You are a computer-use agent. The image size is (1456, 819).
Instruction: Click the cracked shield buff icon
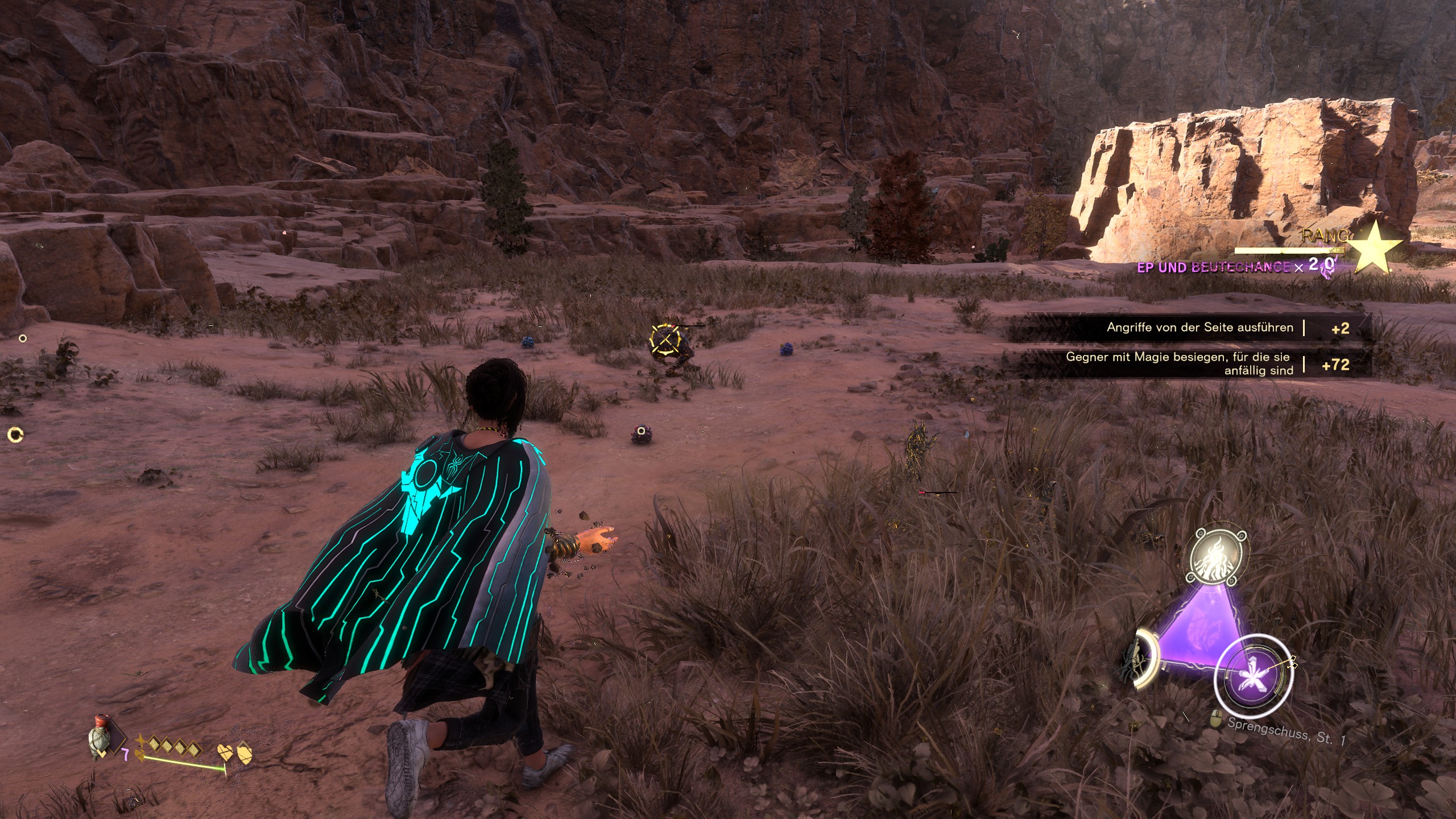coord(244,753)
